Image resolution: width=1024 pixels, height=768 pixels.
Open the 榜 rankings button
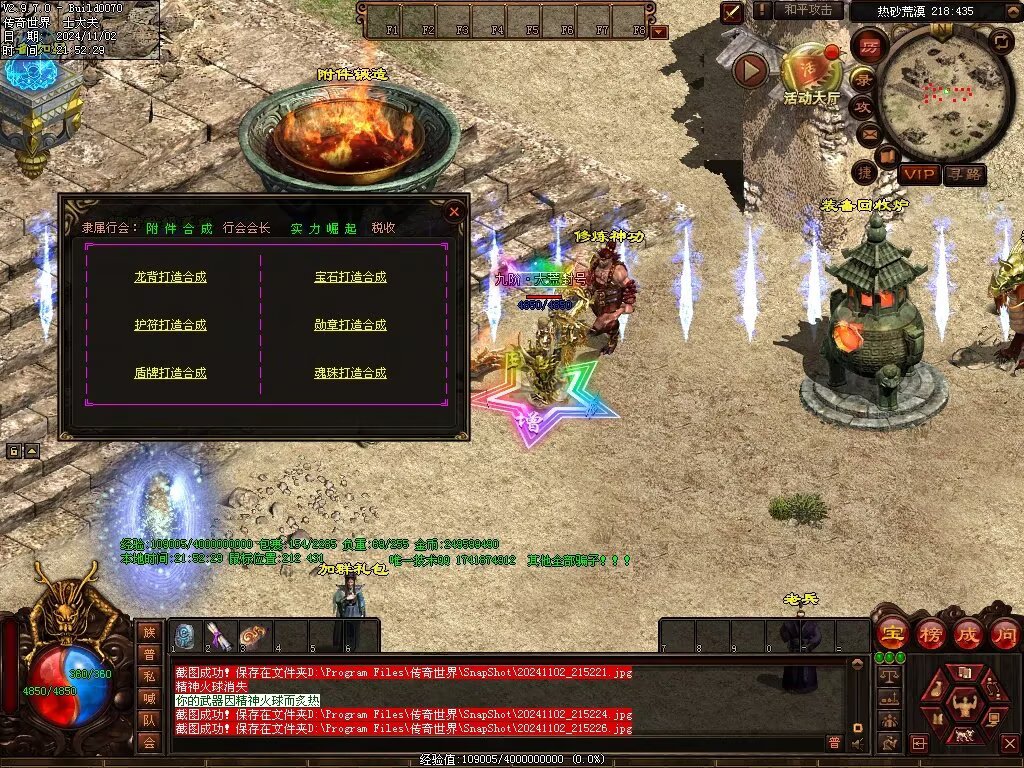coord(929,633)
